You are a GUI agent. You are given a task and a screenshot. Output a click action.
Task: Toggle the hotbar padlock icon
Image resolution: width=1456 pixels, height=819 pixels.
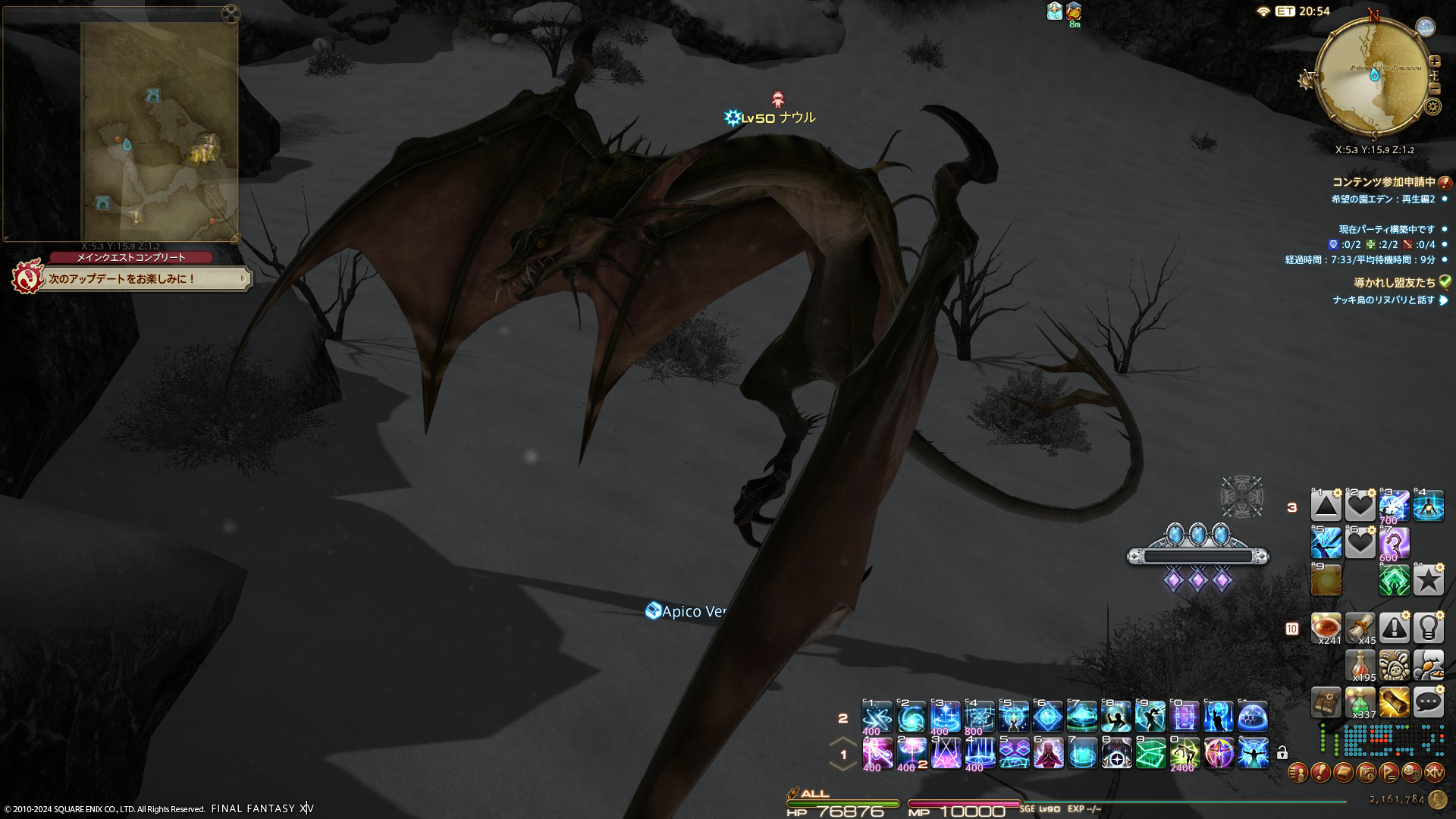tap(1282, 753)
